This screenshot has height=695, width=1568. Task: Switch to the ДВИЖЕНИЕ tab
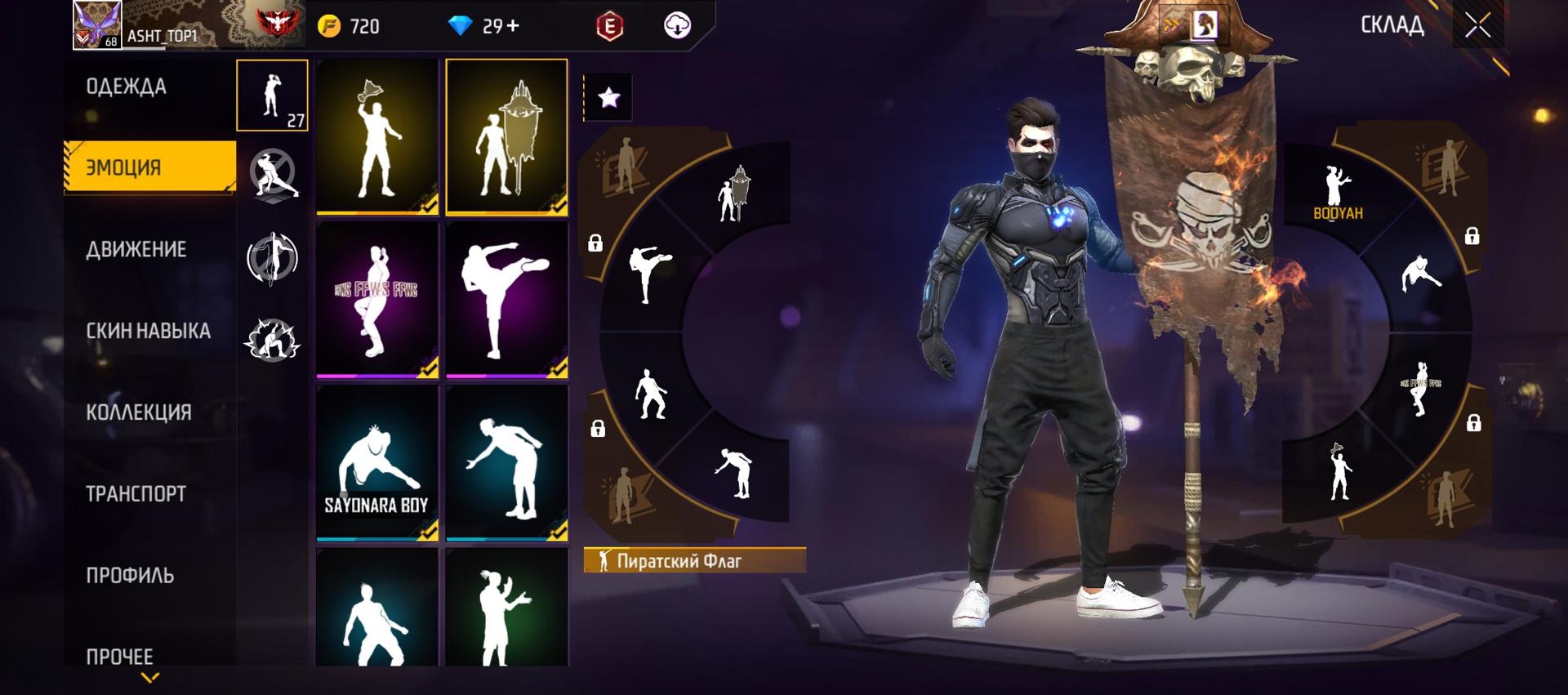tap(136, 249)
